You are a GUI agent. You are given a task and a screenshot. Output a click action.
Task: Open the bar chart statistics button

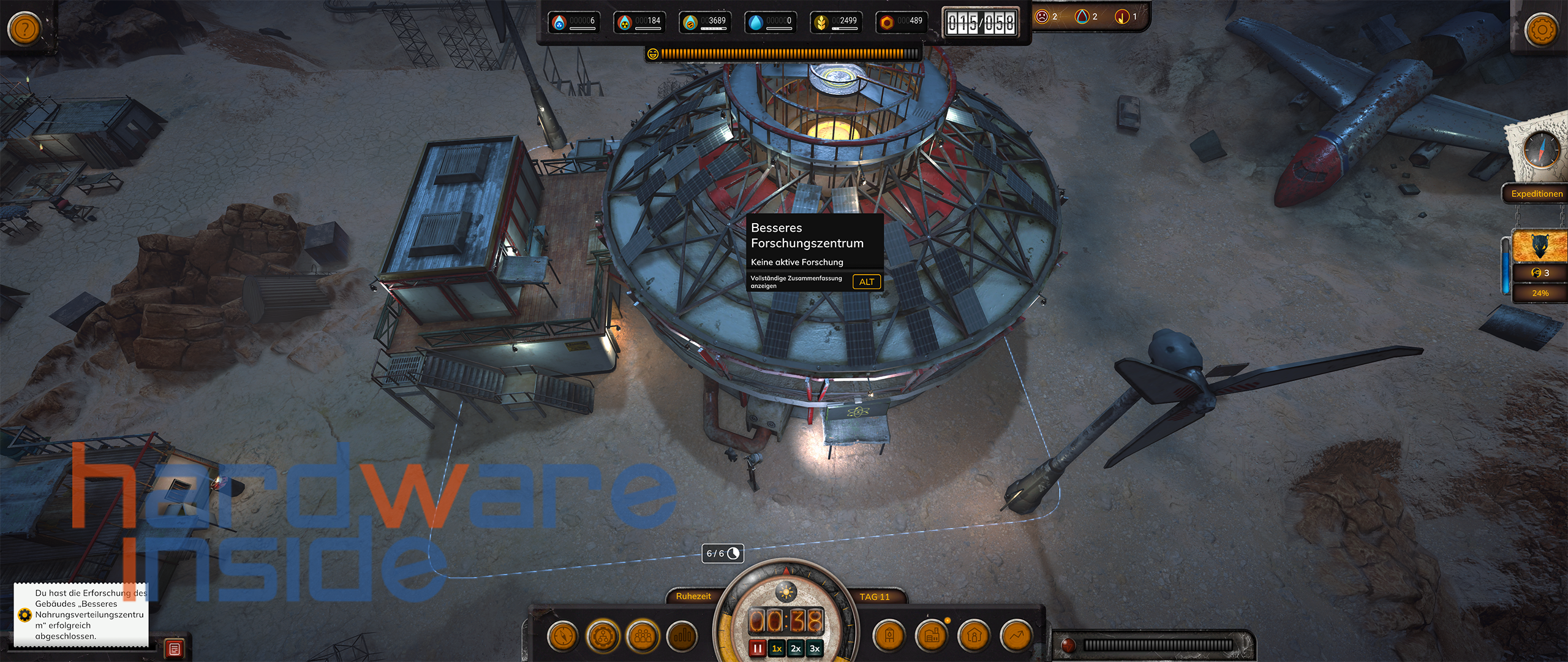(x=682, y=636)
